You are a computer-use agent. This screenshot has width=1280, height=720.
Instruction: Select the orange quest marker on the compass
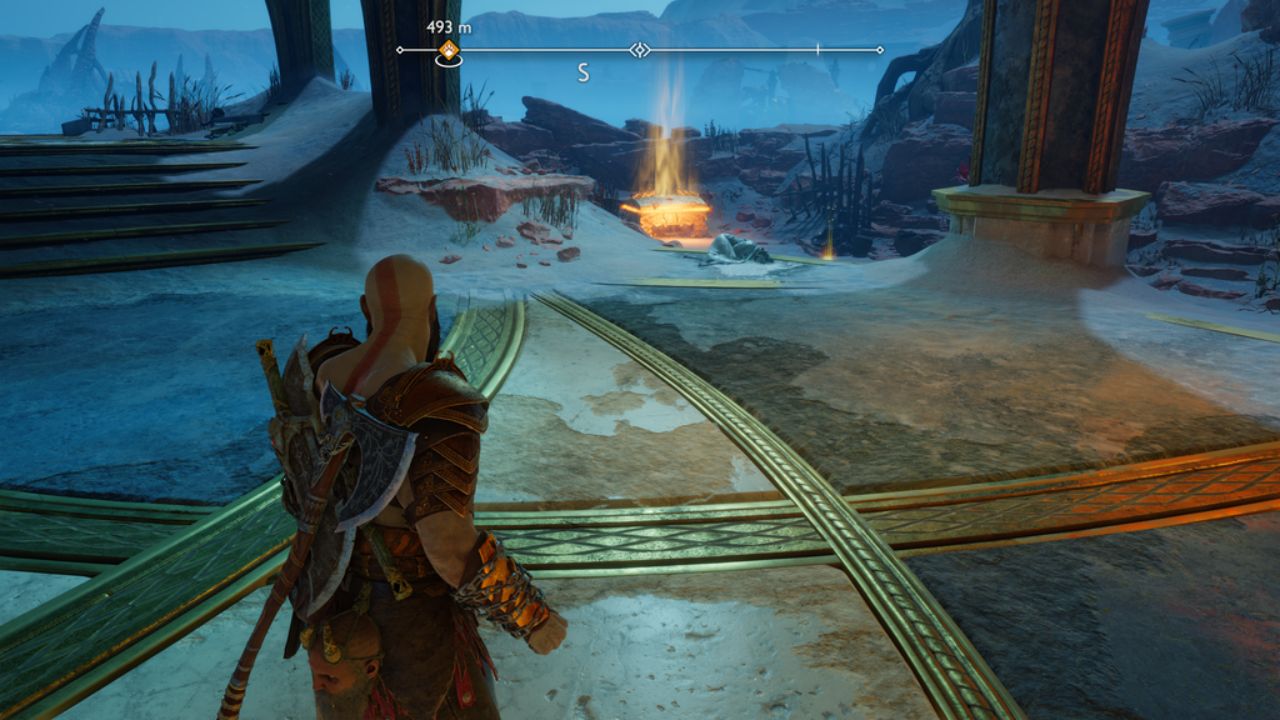[449, 50]
